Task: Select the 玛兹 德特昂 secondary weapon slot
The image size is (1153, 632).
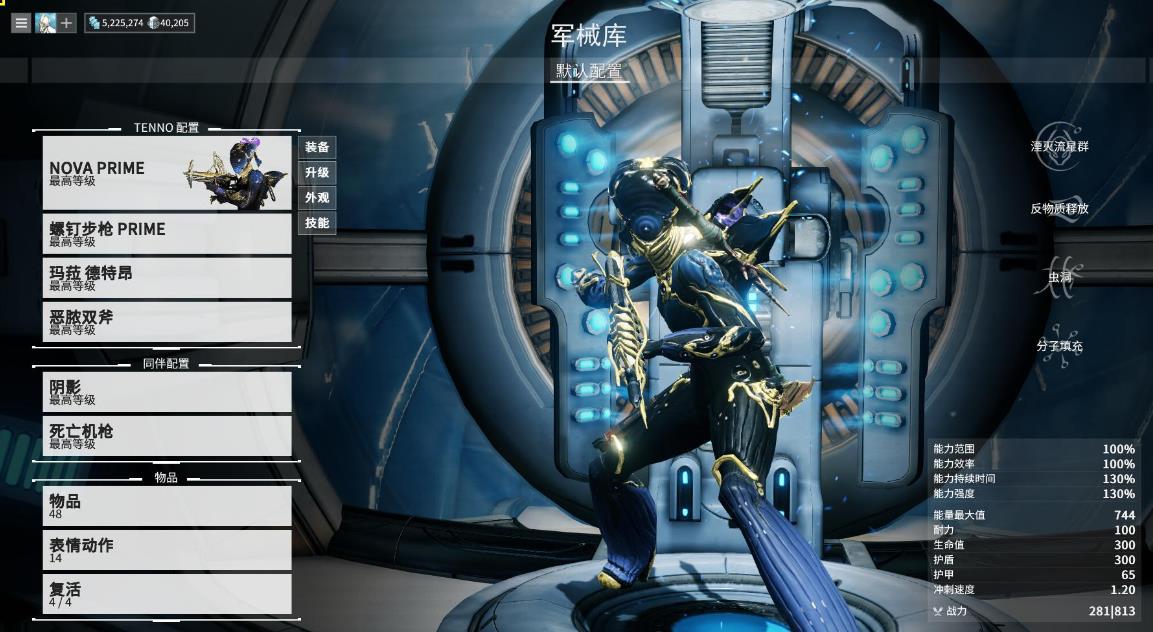Action: point(166,277)
